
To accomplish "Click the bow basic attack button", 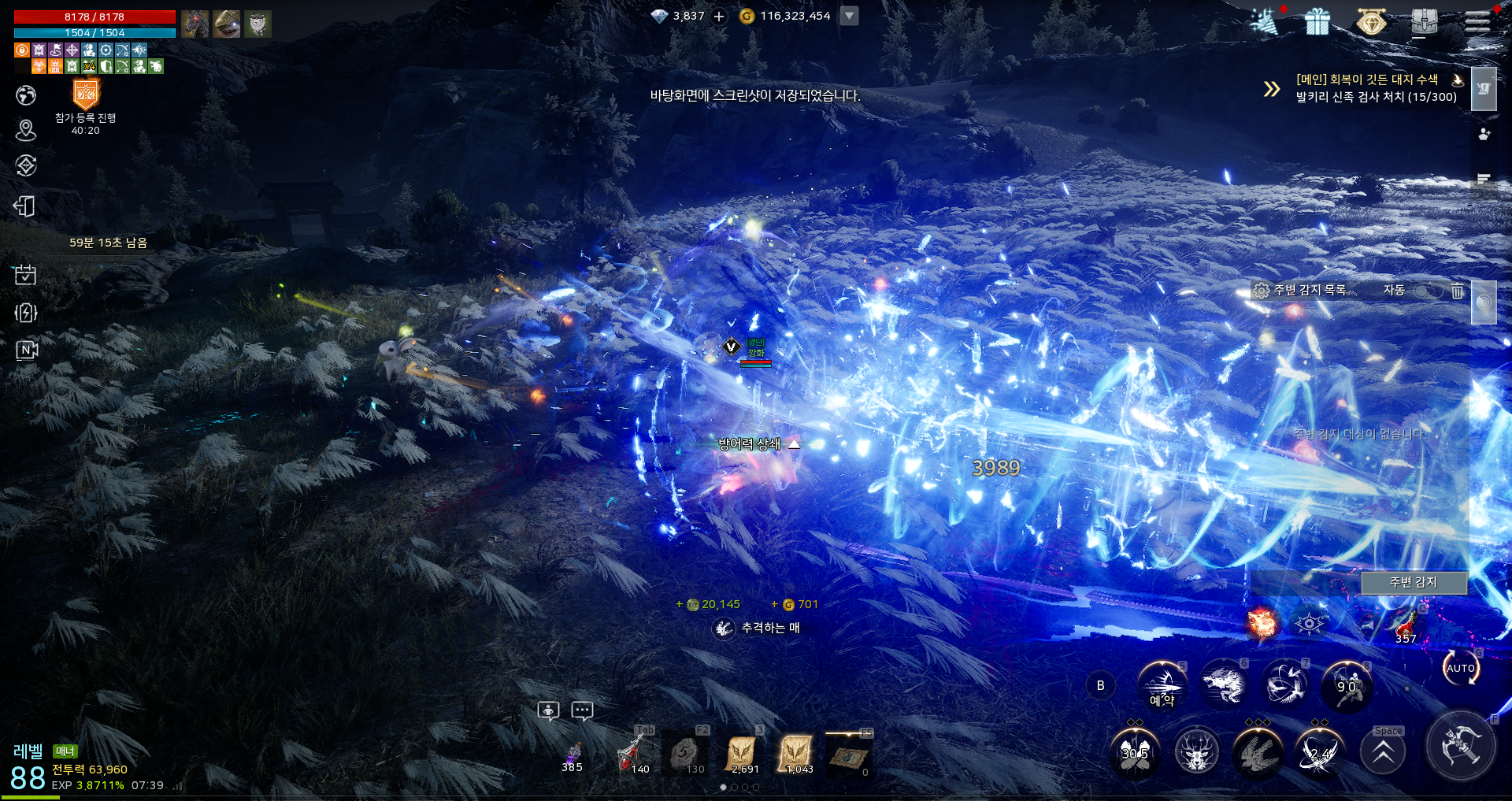I will [x=1461, y=746].
